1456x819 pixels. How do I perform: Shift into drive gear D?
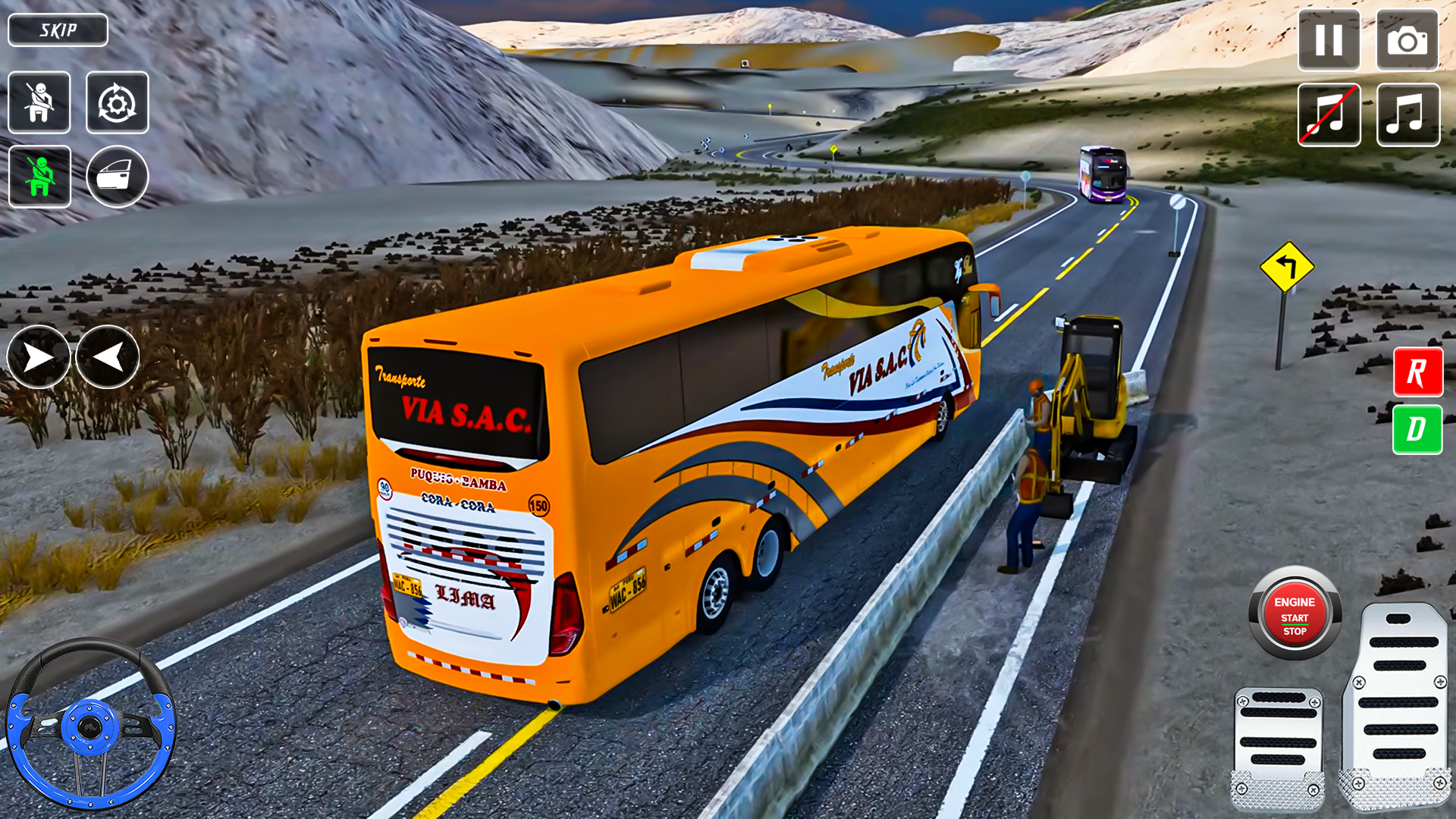click(x=1417, y=430)
